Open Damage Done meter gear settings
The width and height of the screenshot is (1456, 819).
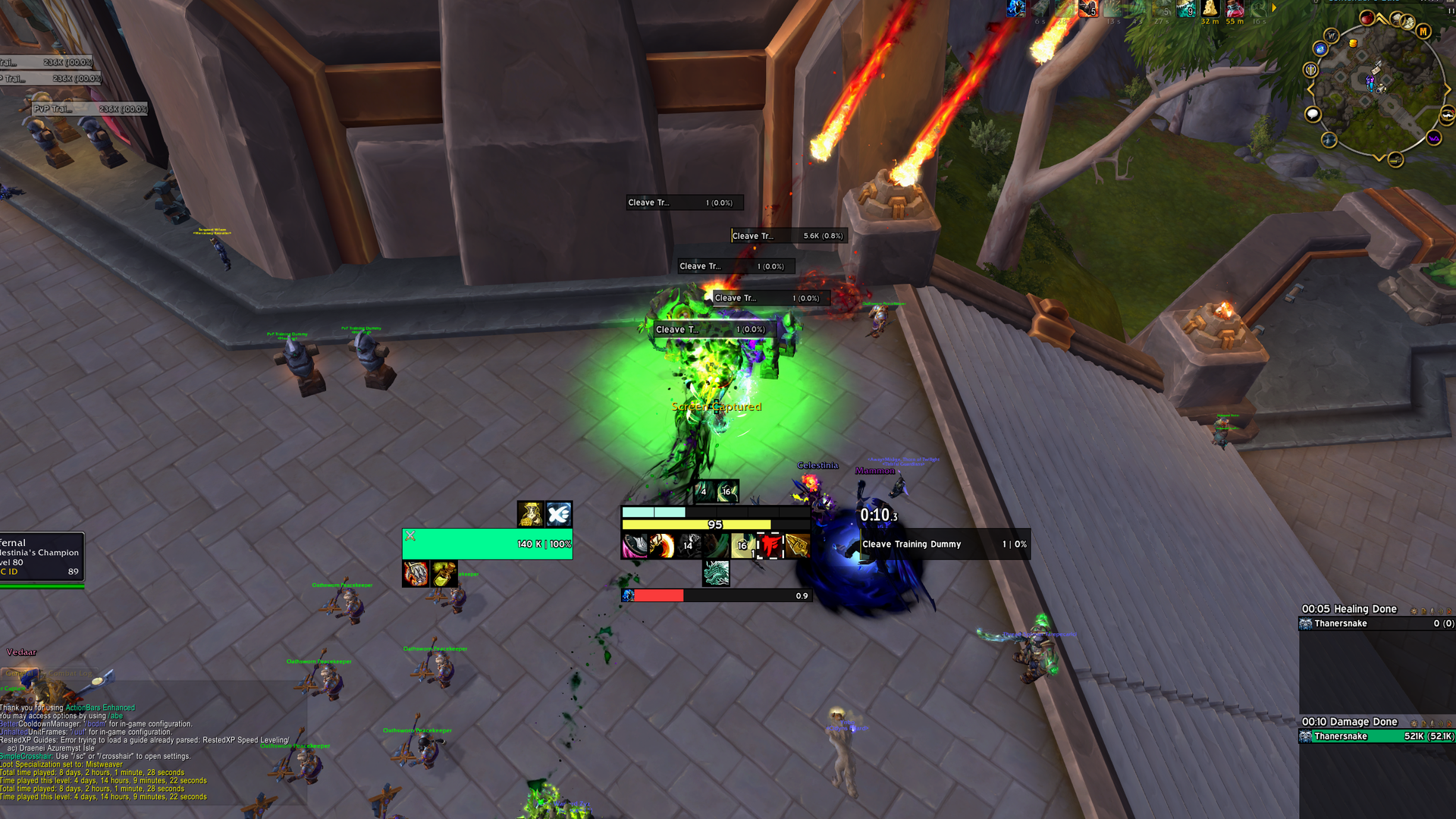1414,723
